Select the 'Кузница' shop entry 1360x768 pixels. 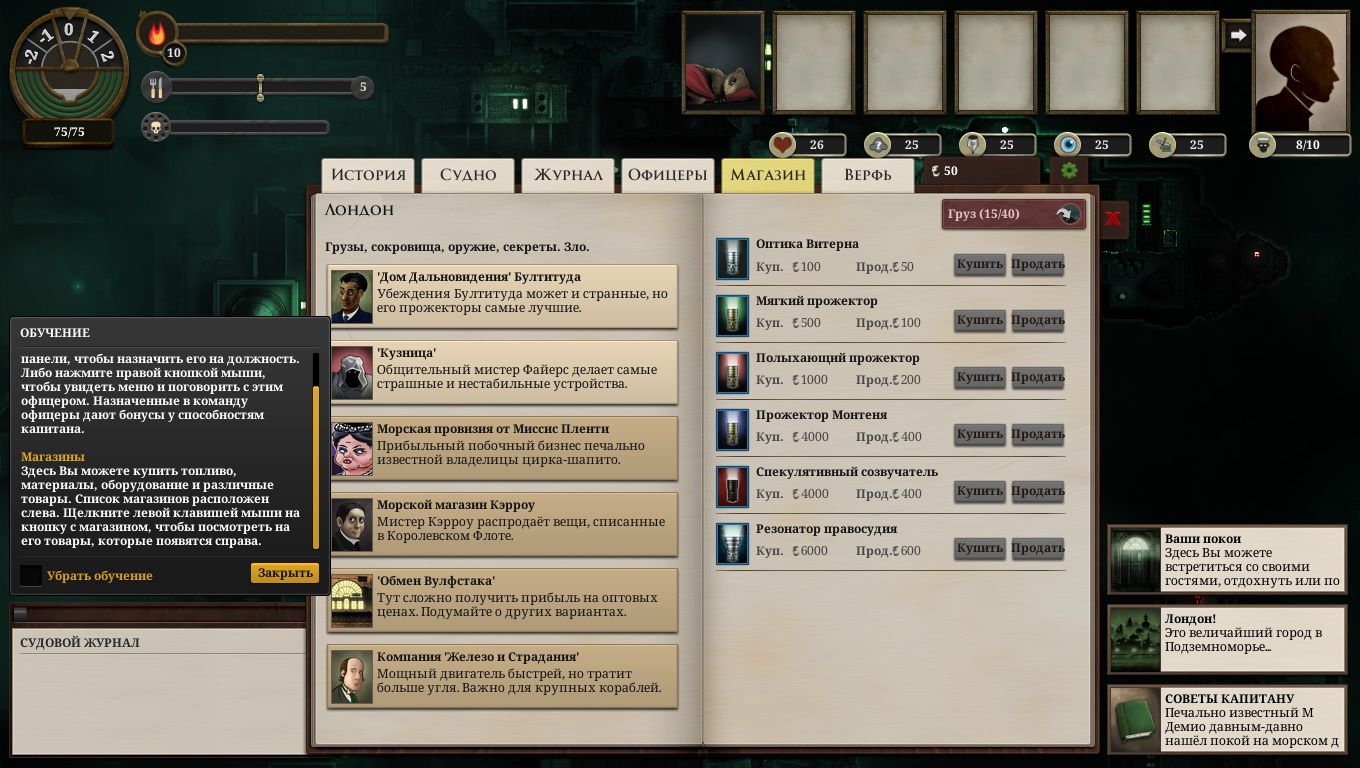[503, 372]
